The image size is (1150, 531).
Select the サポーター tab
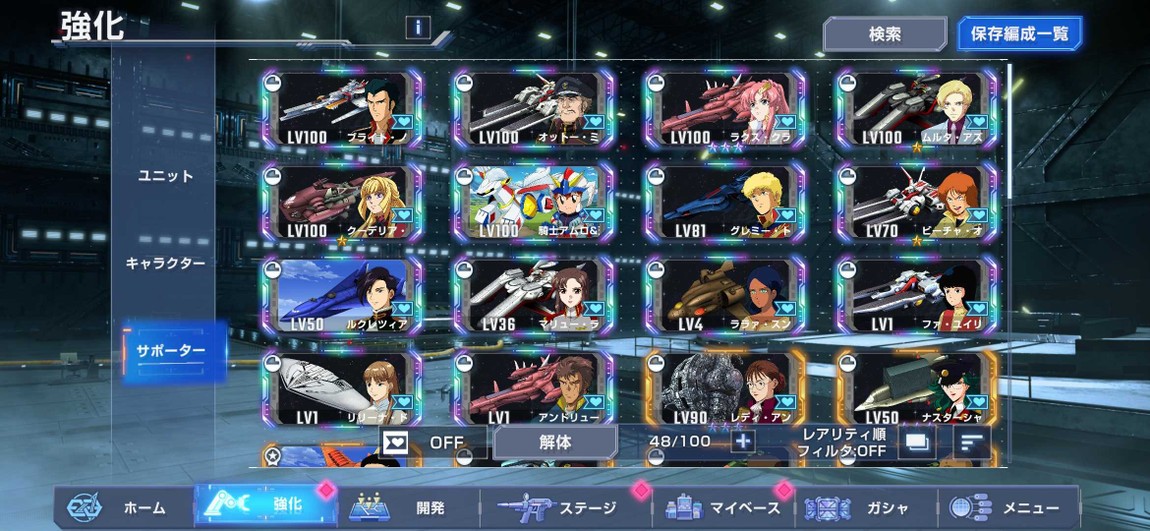(x=170, y=351)
